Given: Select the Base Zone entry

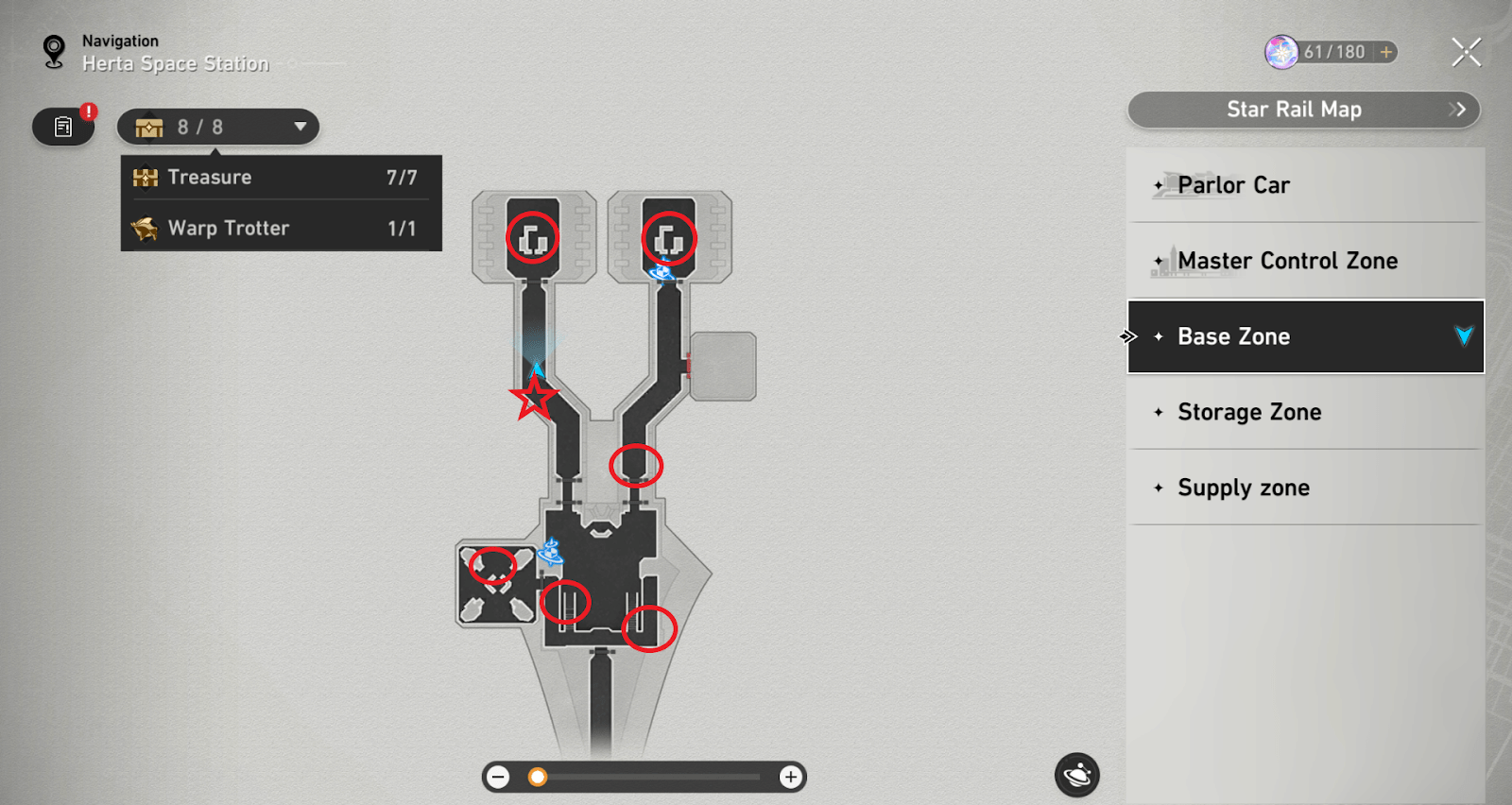Looking at the screenshot, I should click(x=1305, y=336).
